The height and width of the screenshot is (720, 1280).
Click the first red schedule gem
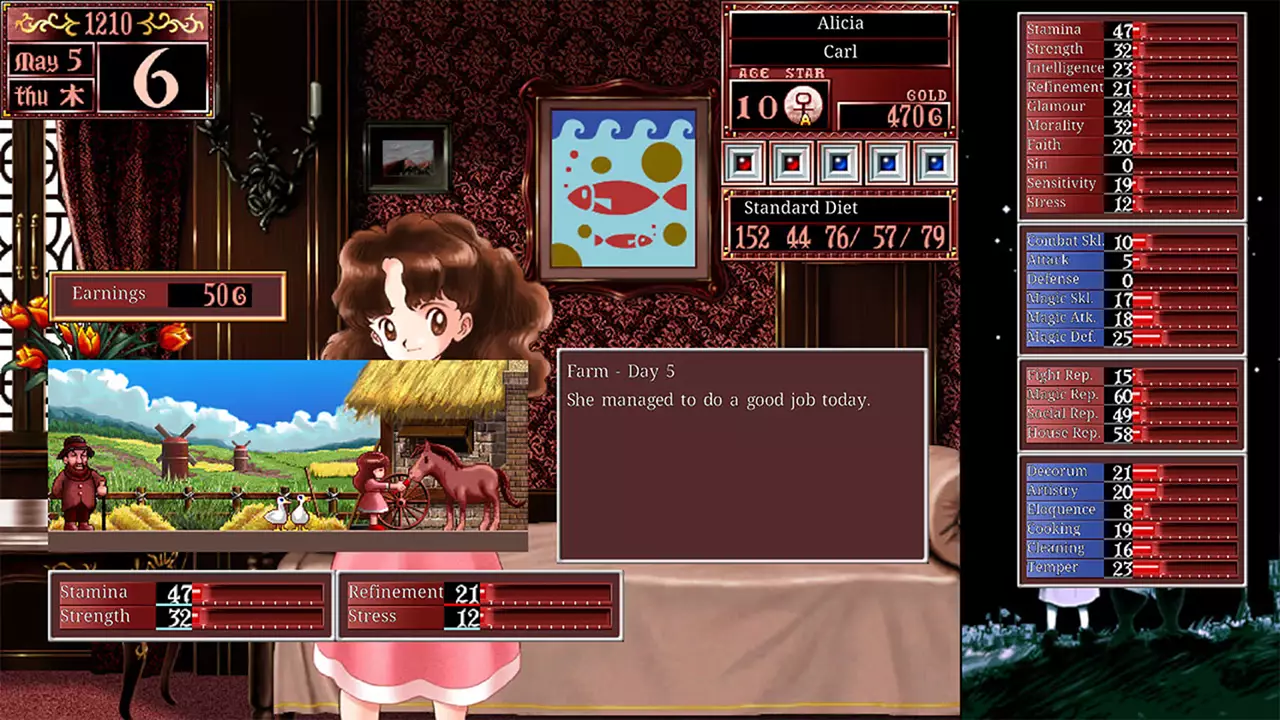(x=745, y=163)
